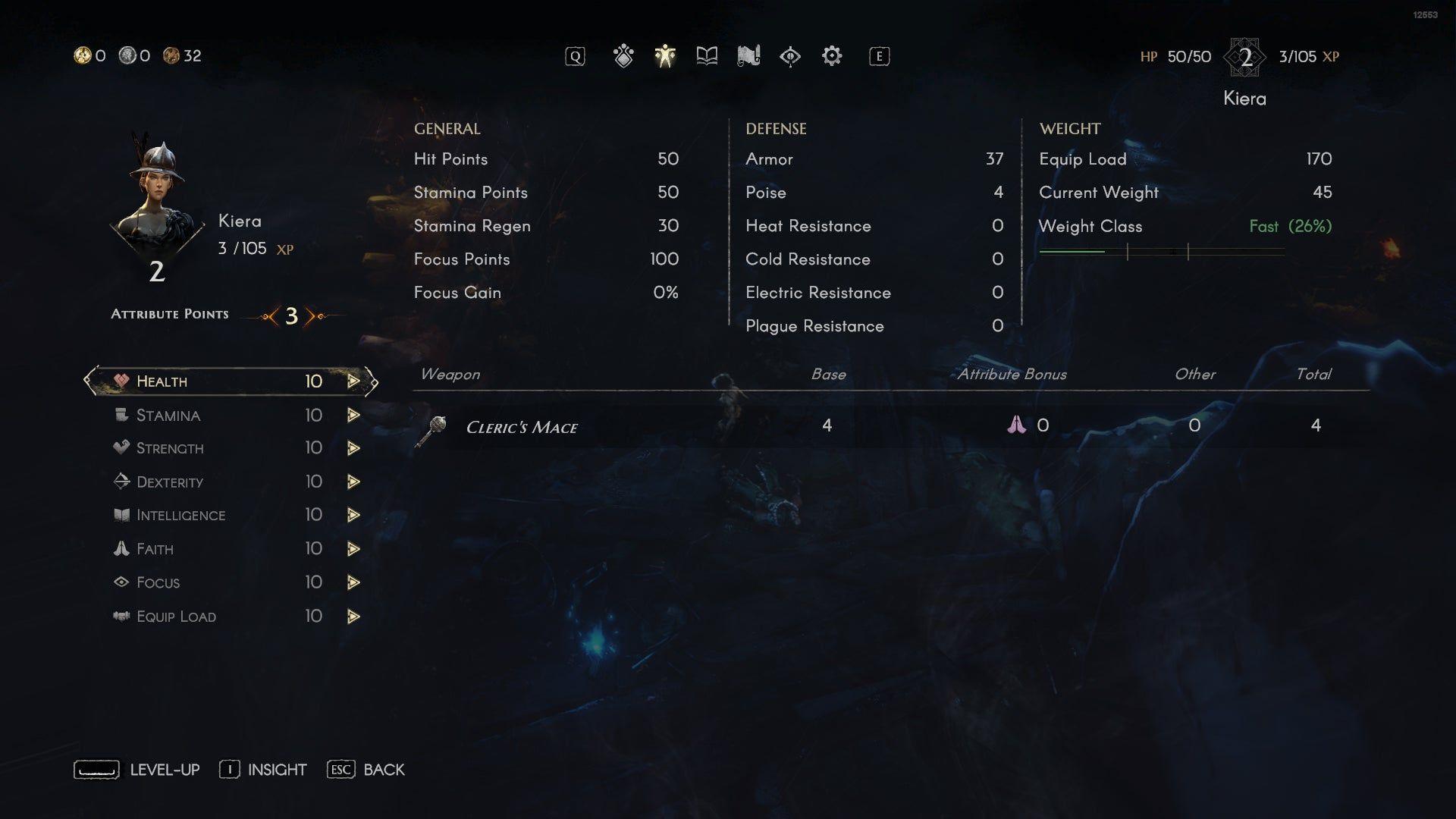This screenshot has width=1456, height=819.
Task: Open the map scroll icon
Action: point(749,56)
